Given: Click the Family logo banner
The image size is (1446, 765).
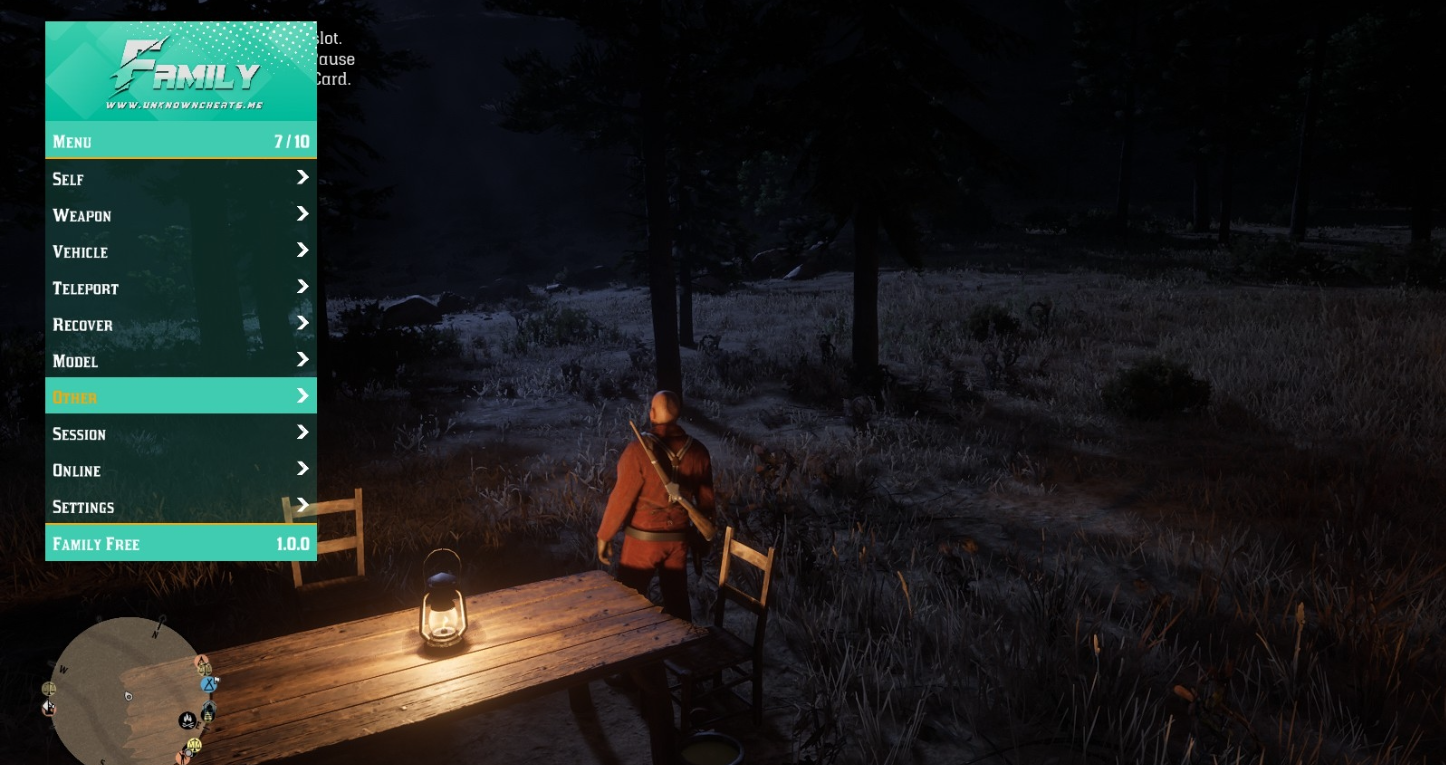Looking at the screenshot, I should (181, 72).
